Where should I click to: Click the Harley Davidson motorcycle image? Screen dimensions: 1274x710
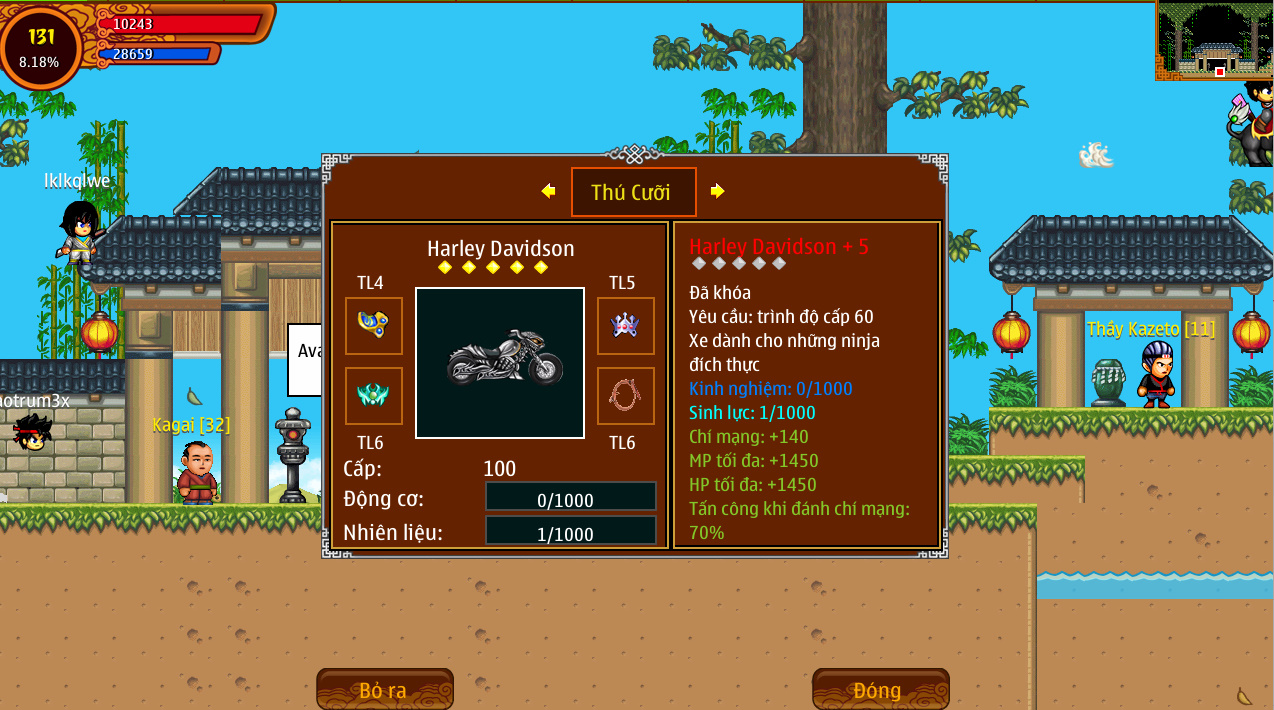pos(500,362)
